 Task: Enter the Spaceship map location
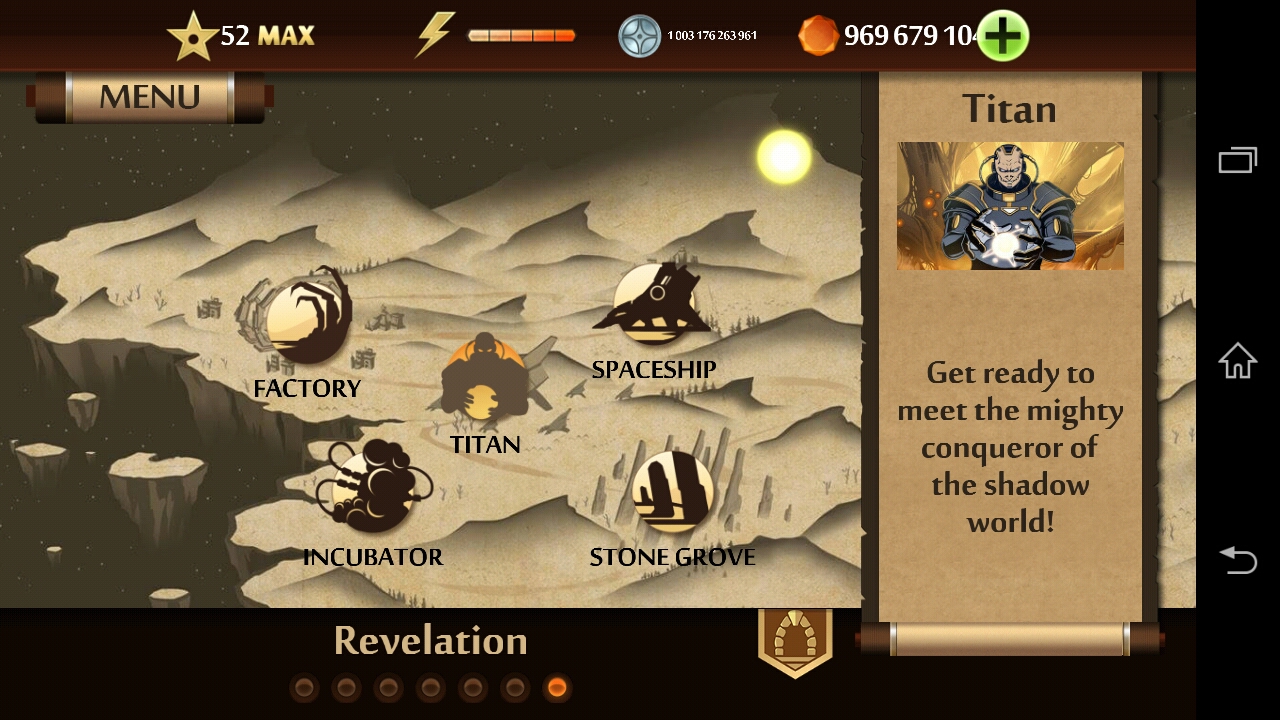653,302
